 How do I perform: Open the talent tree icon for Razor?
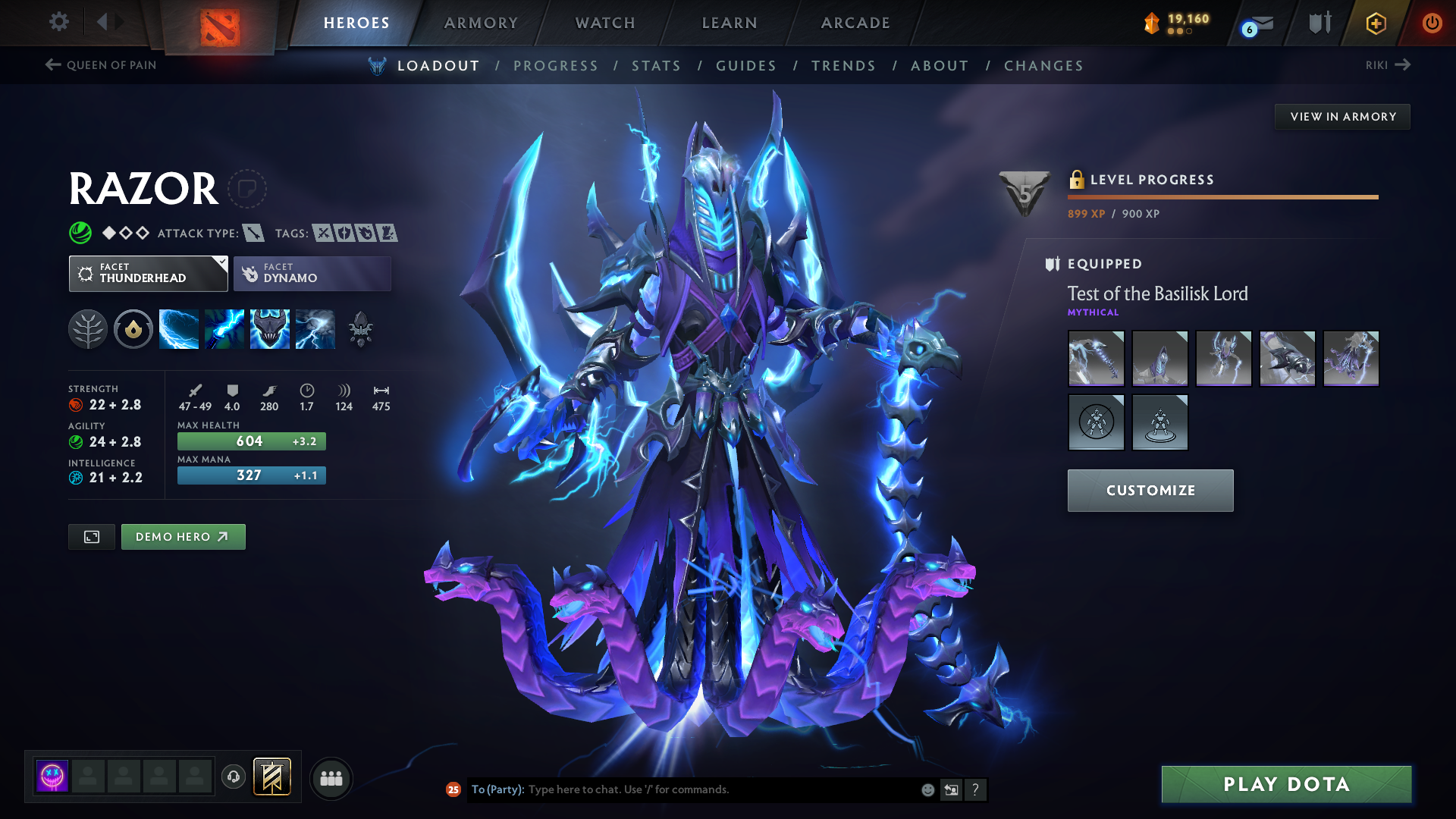88,328
